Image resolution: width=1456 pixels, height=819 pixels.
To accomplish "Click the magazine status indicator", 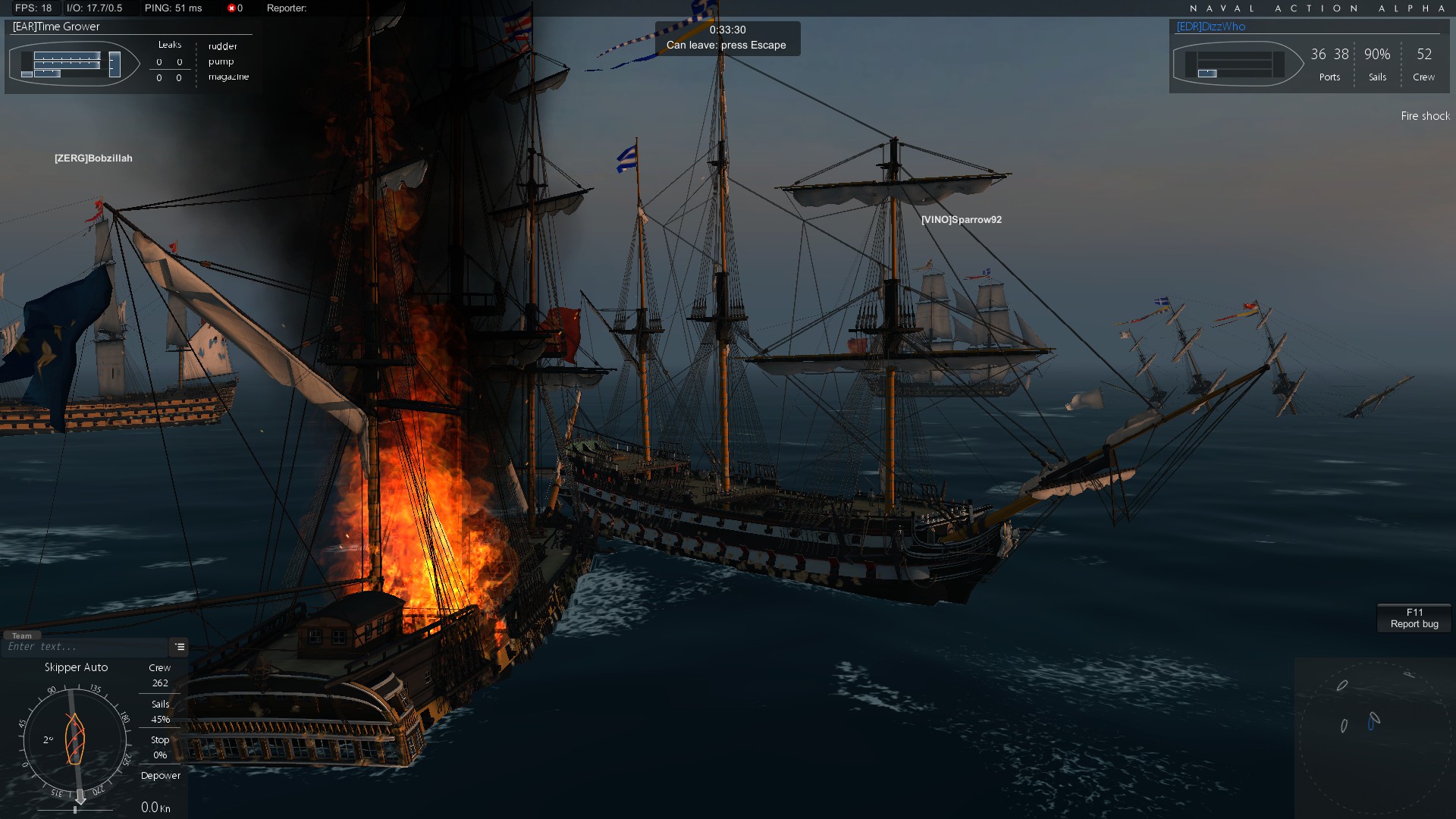I will [227, 77].
